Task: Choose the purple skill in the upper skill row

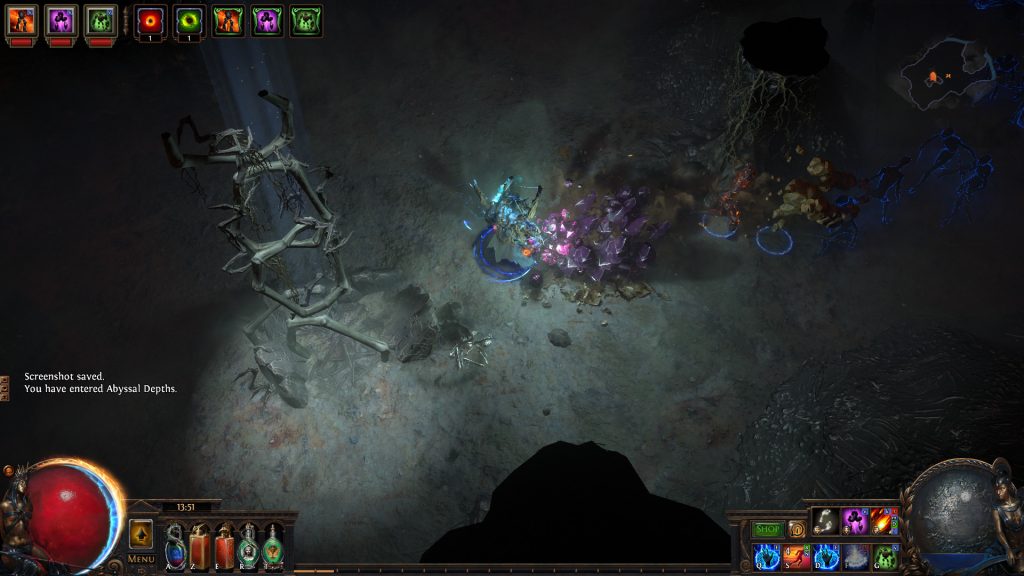Action: pyautogui.click(x=856, y=521)
